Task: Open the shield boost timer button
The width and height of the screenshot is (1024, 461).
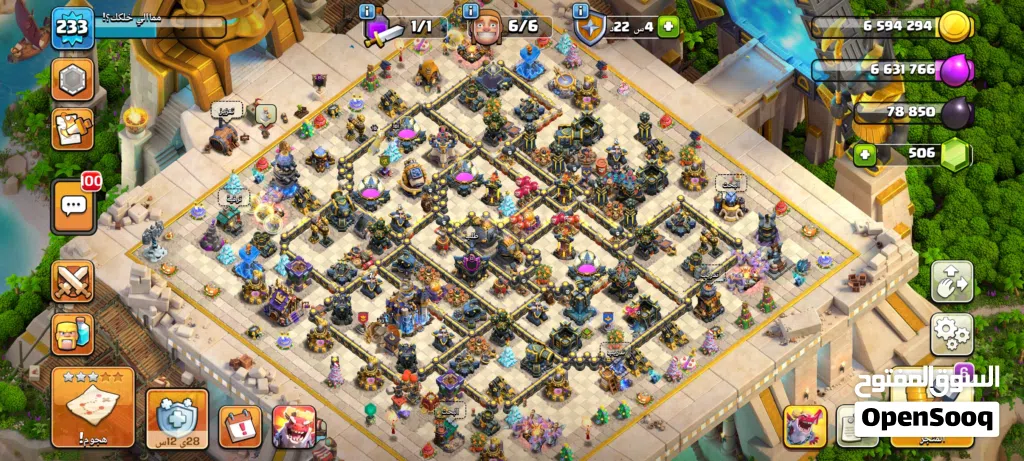Action: point(178,418)
